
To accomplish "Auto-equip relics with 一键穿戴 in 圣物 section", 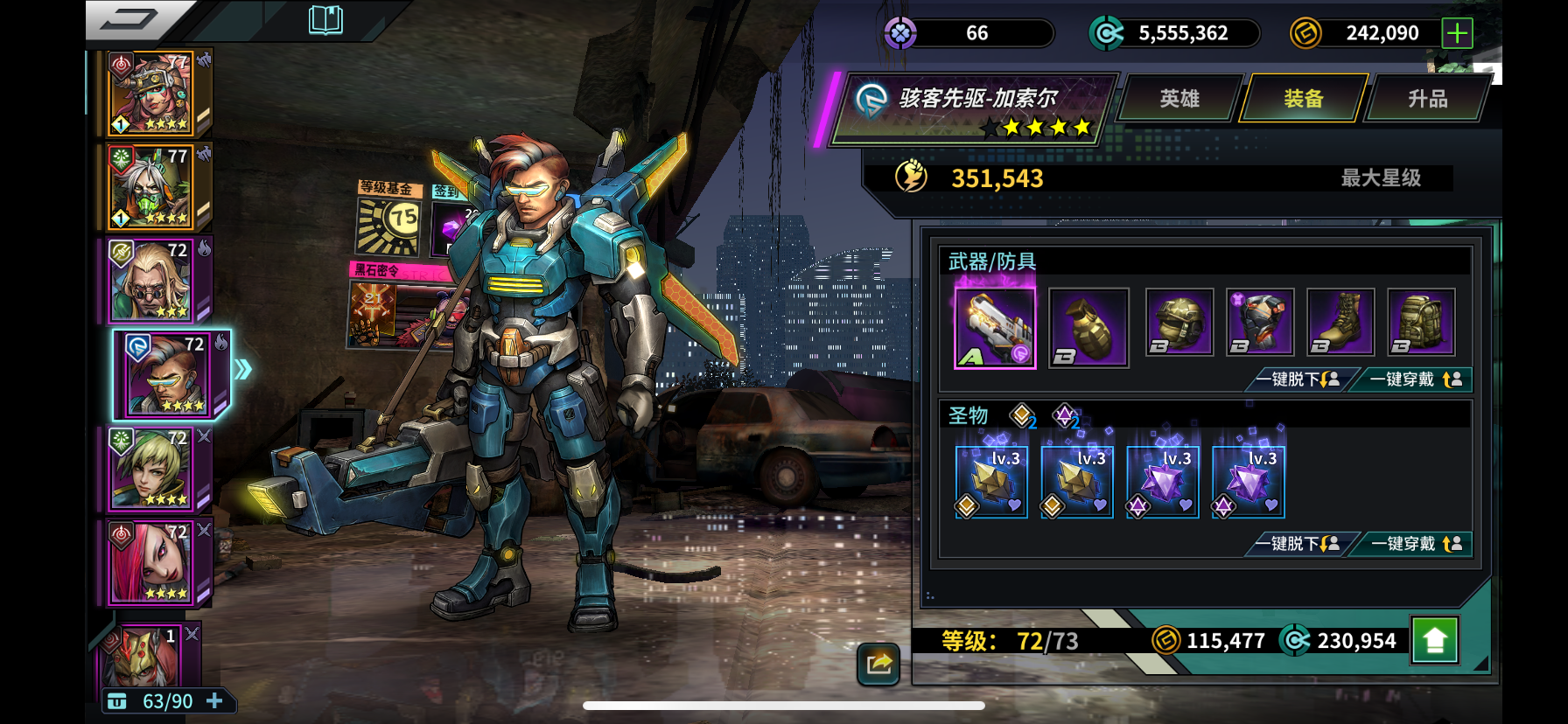I will (x=1414, y=544).
